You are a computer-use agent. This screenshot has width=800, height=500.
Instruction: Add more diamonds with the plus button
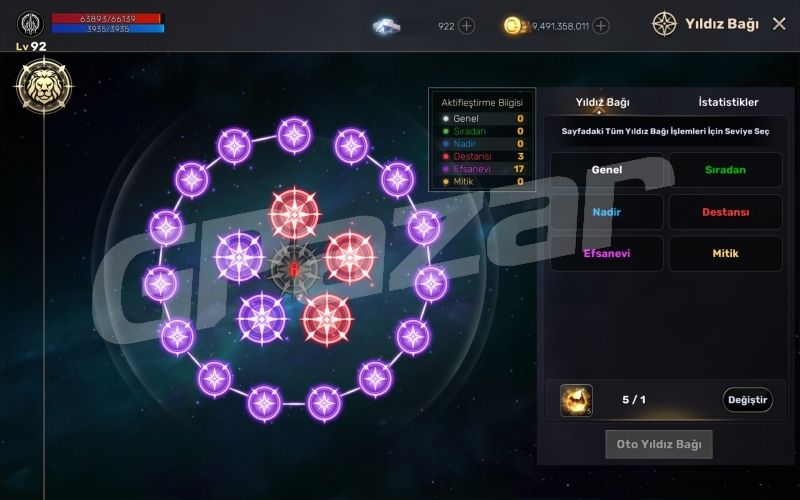[467, 26]
